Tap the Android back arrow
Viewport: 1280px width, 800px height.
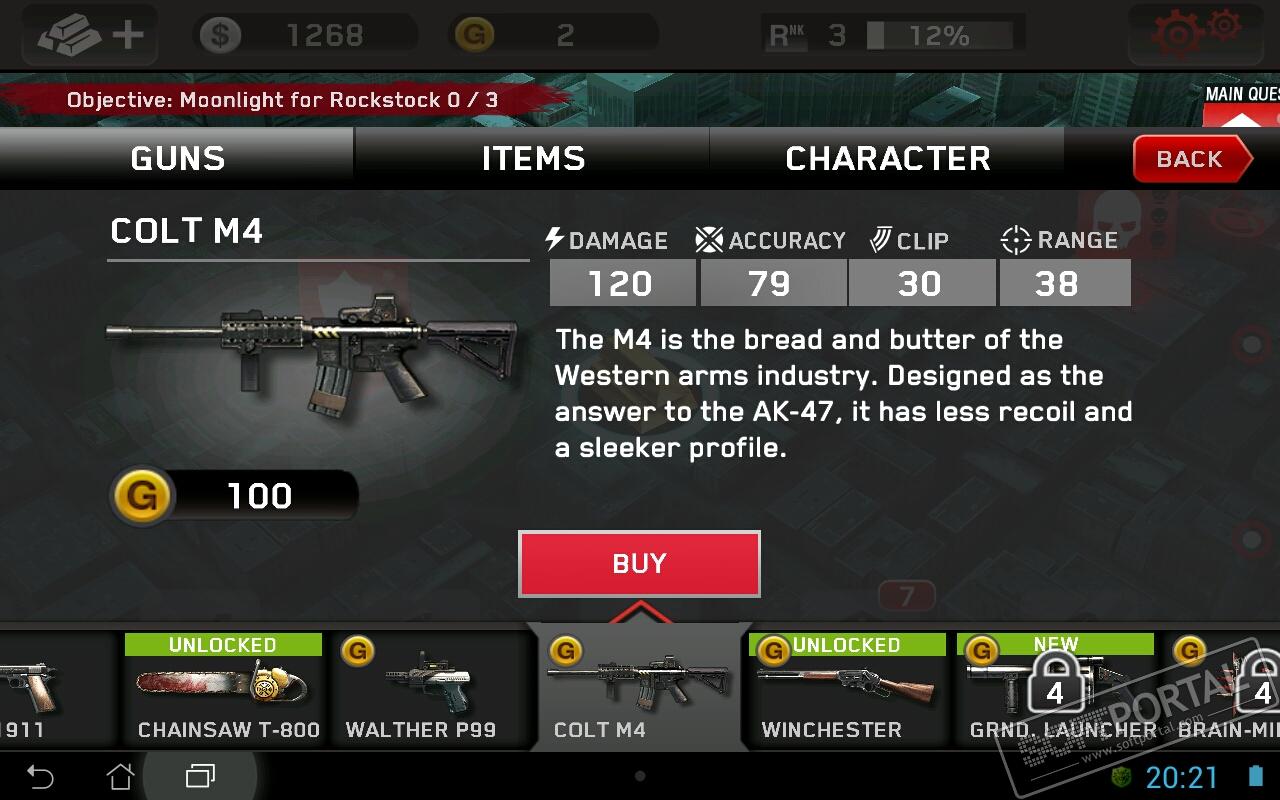40,776
